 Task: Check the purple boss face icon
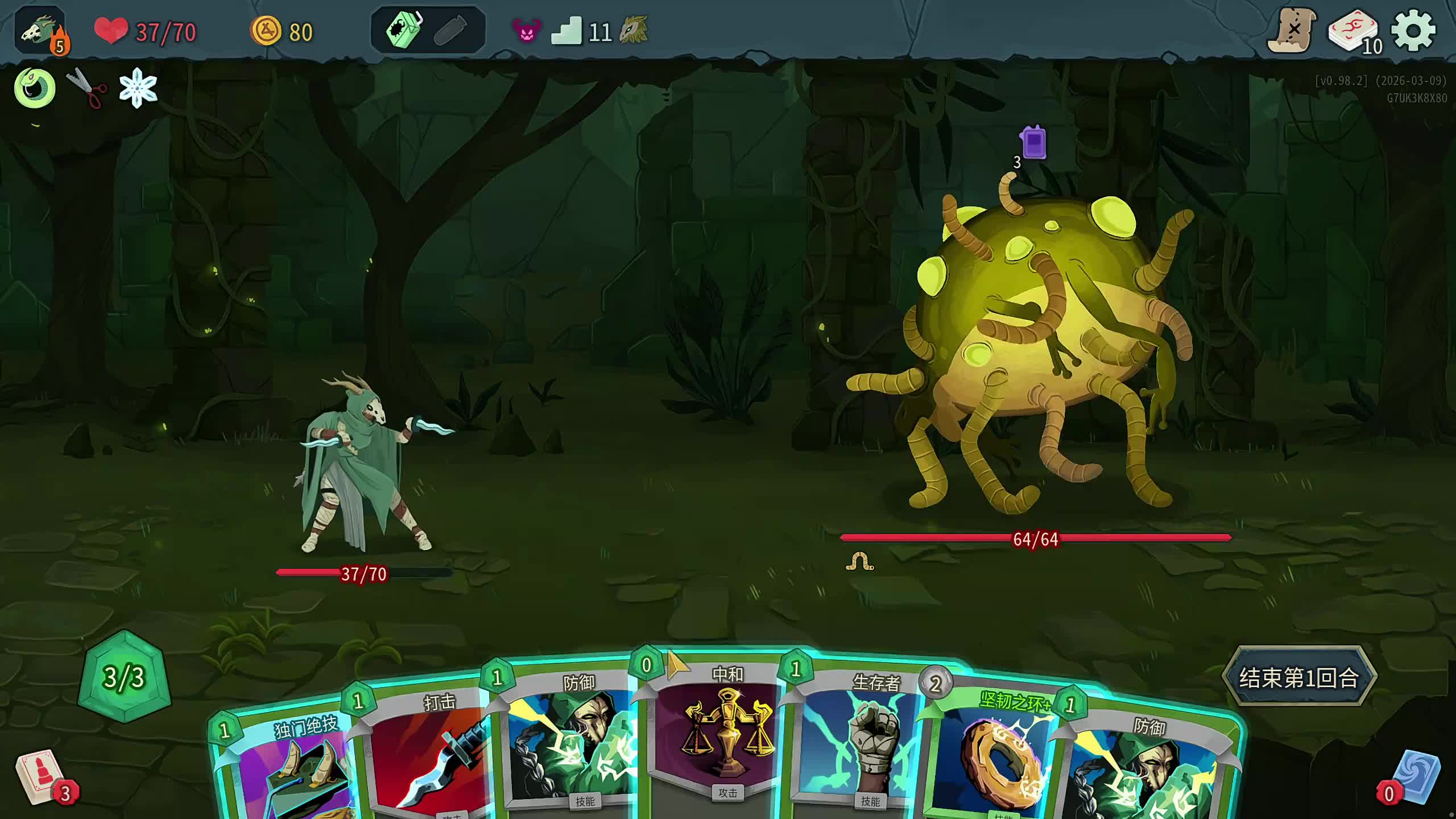(526, 31)
